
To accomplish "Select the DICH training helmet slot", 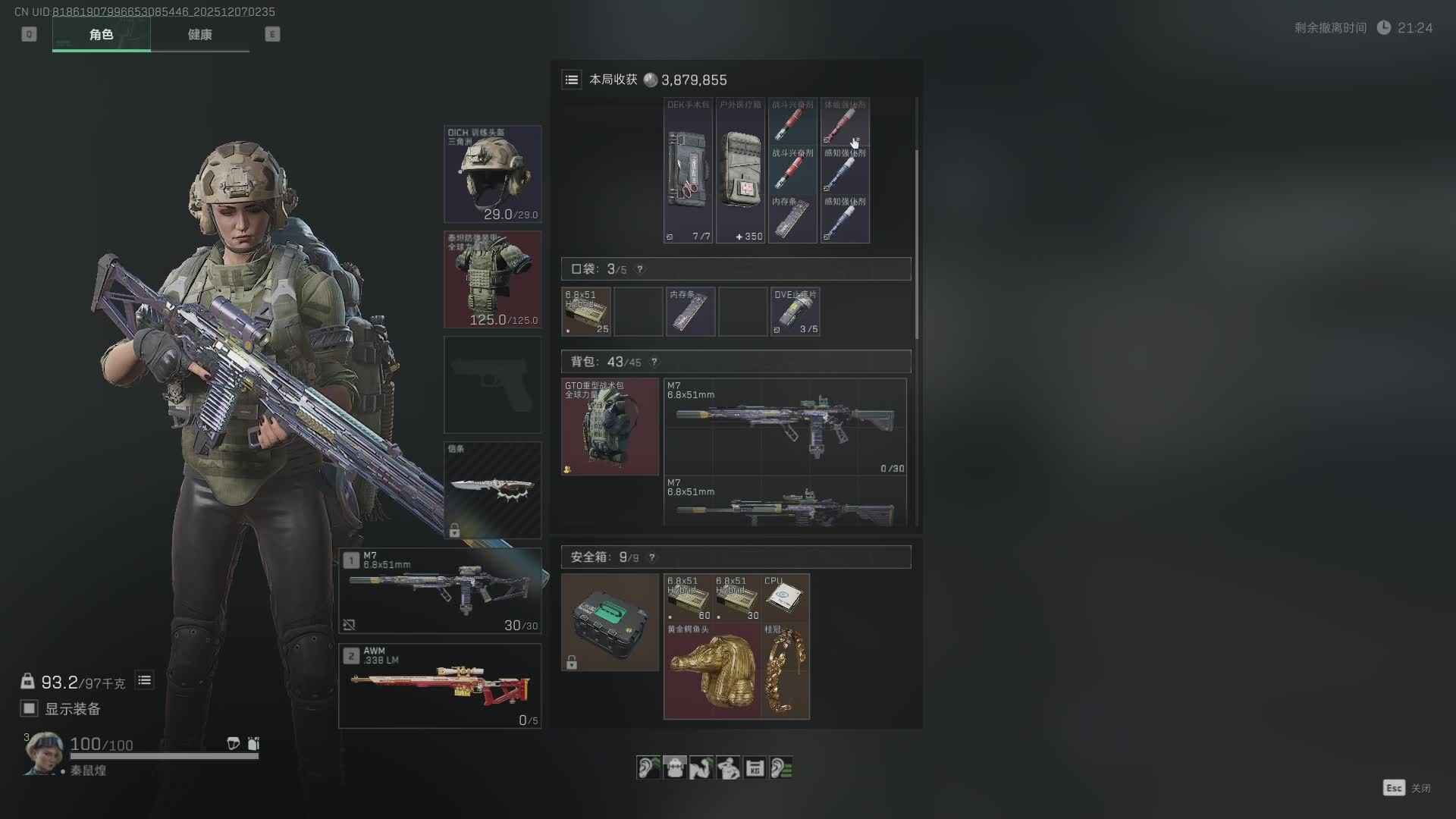I will coord(492,174).
